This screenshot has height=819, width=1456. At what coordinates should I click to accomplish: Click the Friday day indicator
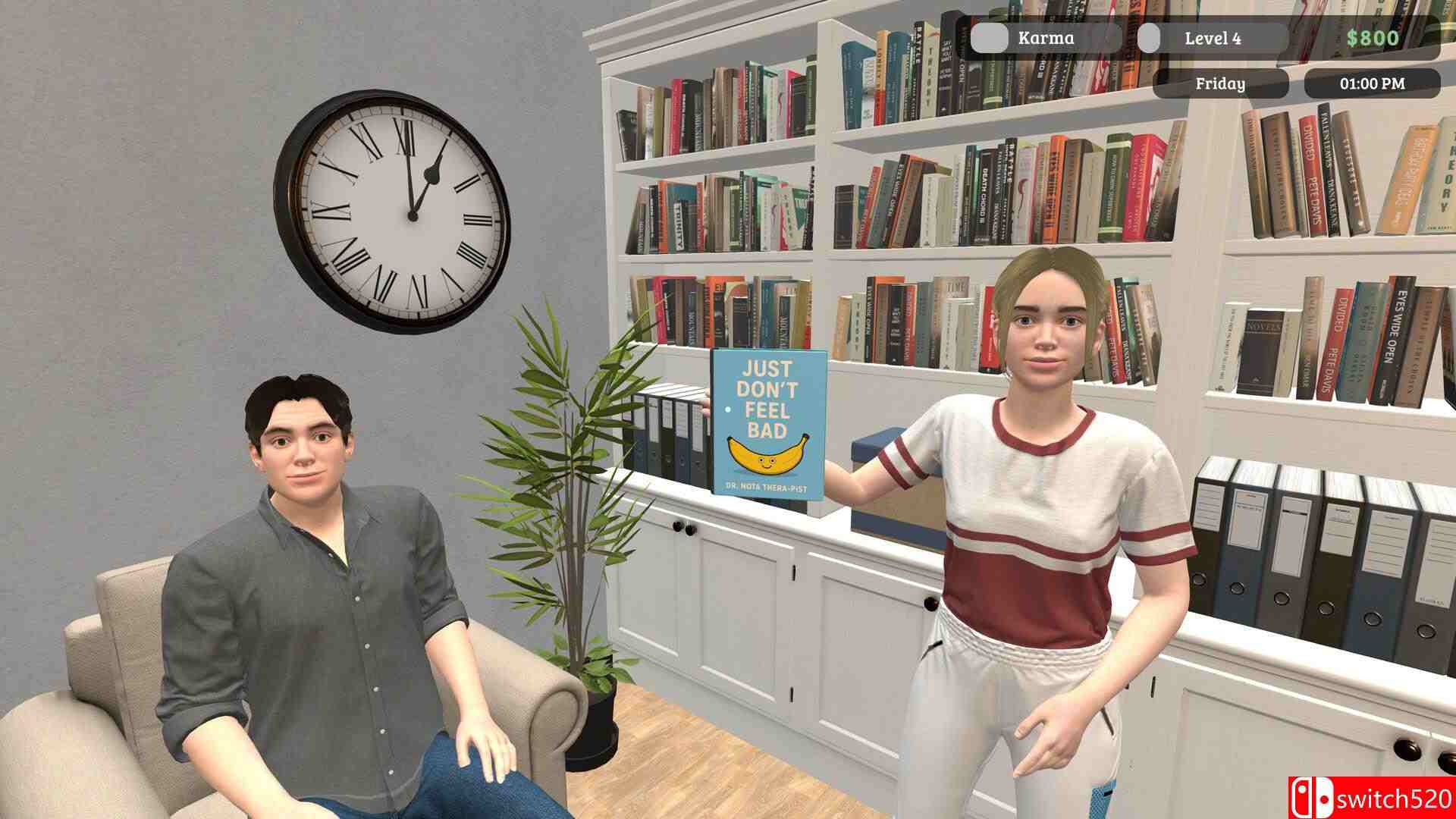point(1222,84)
